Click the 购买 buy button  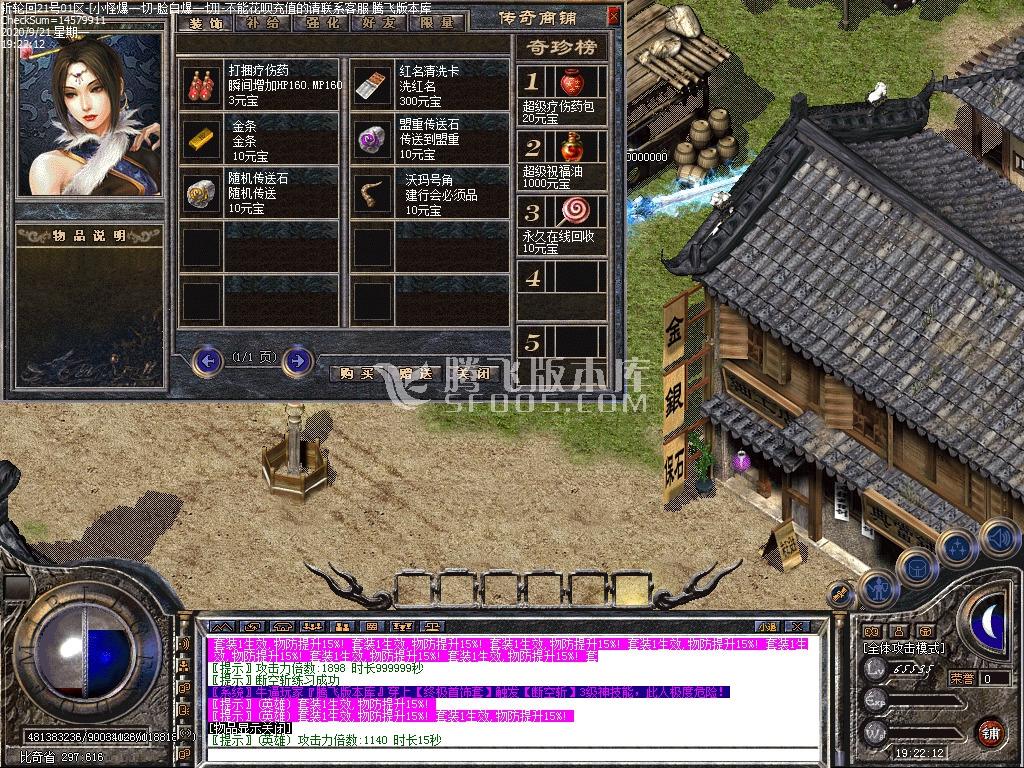357,373
